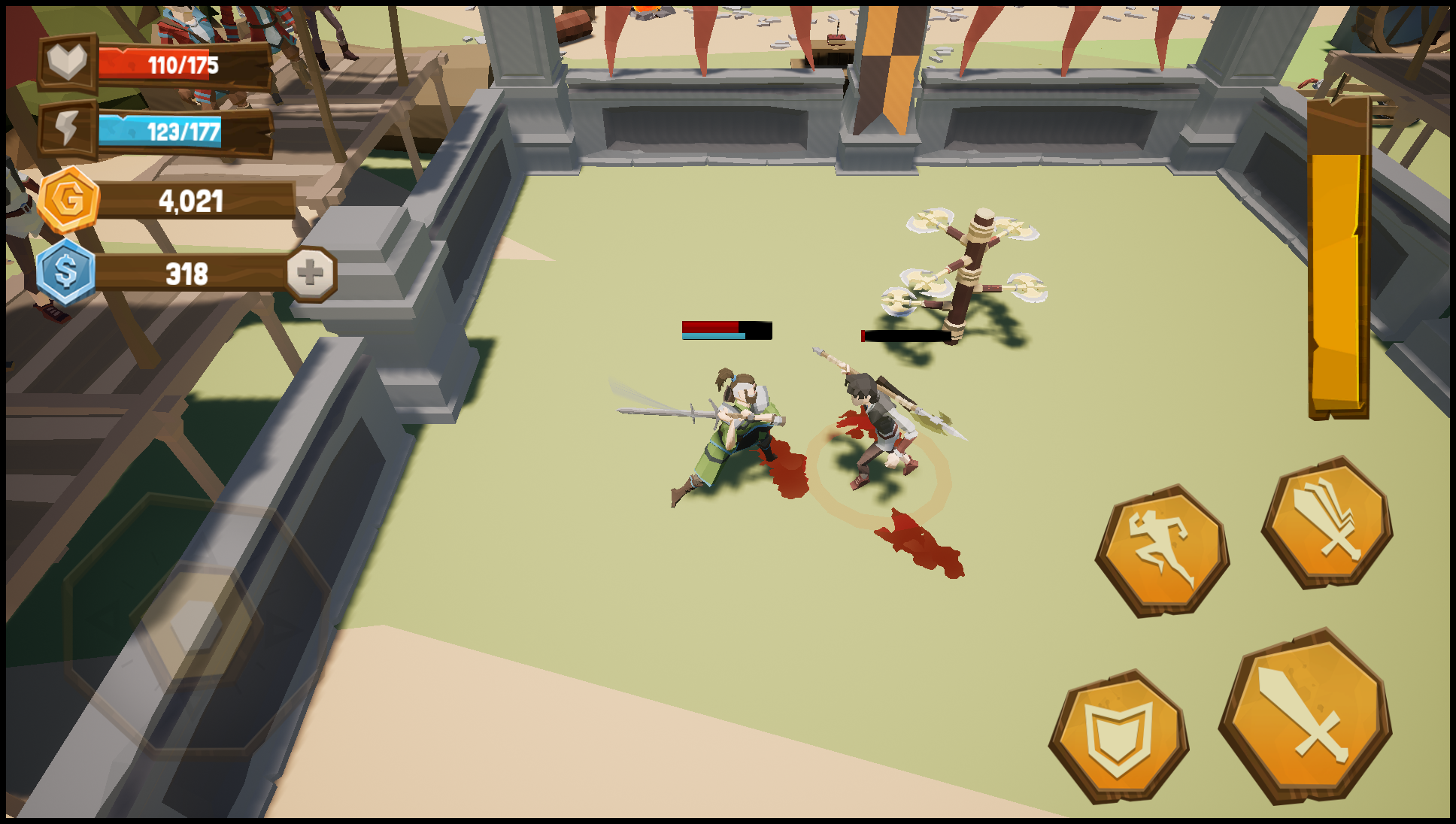
Task: Click the lightning stamina icon
Action: coord(66,126)
